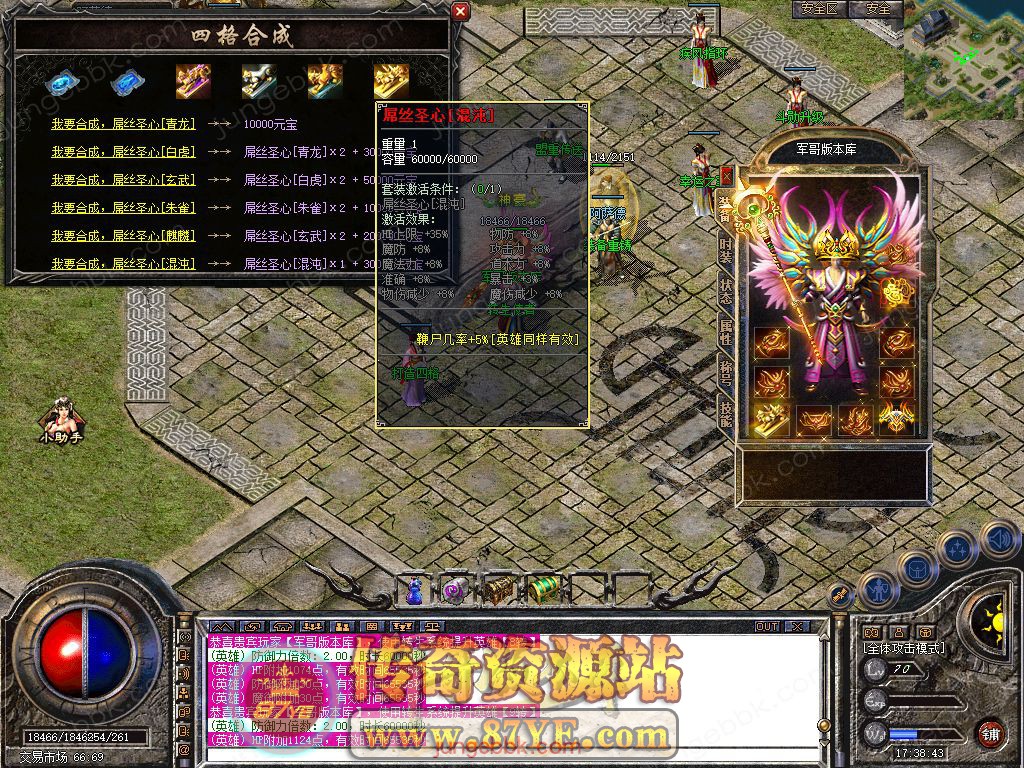Open the treasure chest belt item
Viewport: 1024px width, 768px height.
click(x=499, y=591)
